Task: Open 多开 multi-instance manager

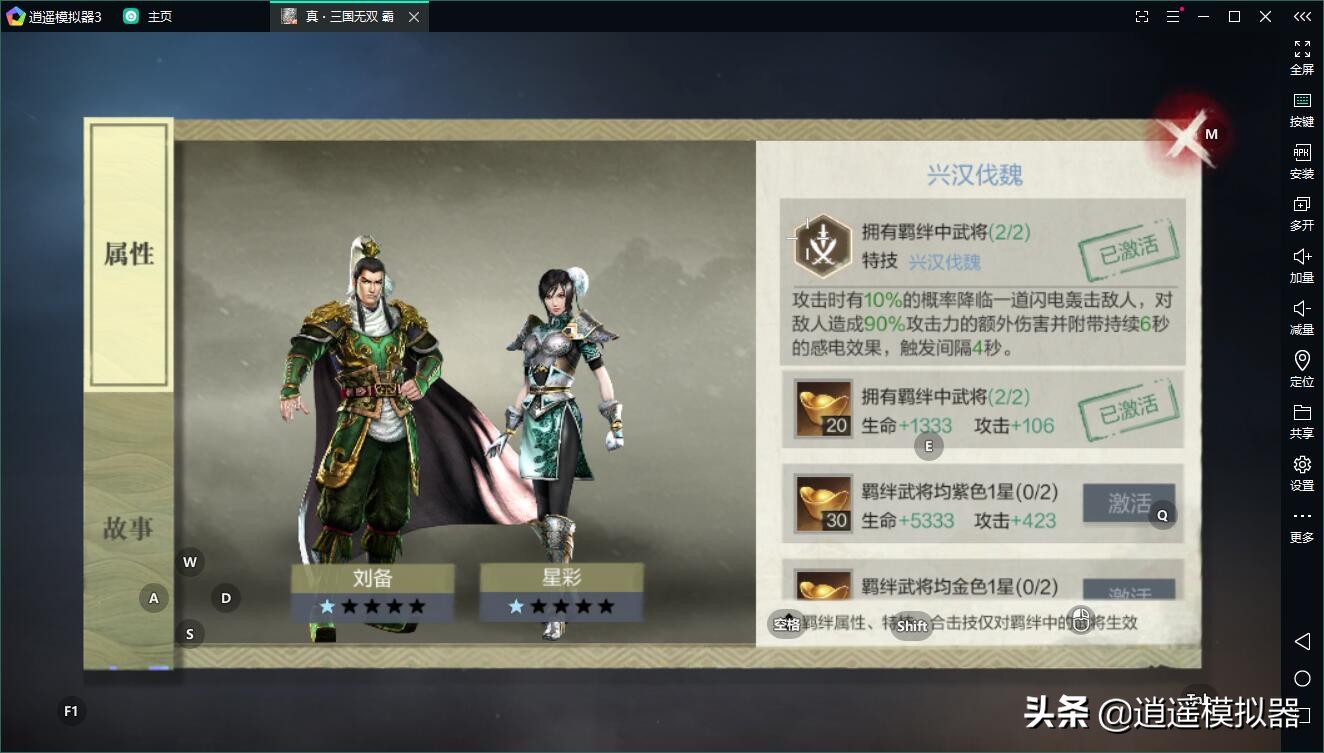Action: point(1301,214)
